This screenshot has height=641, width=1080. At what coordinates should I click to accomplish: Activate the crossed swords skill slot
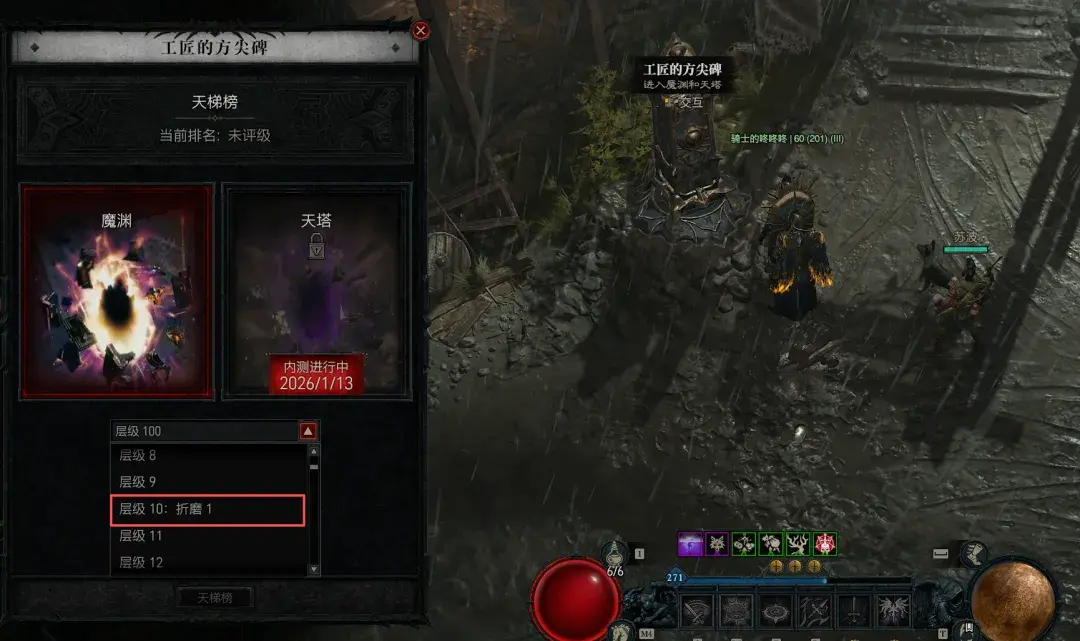(816, 609)
